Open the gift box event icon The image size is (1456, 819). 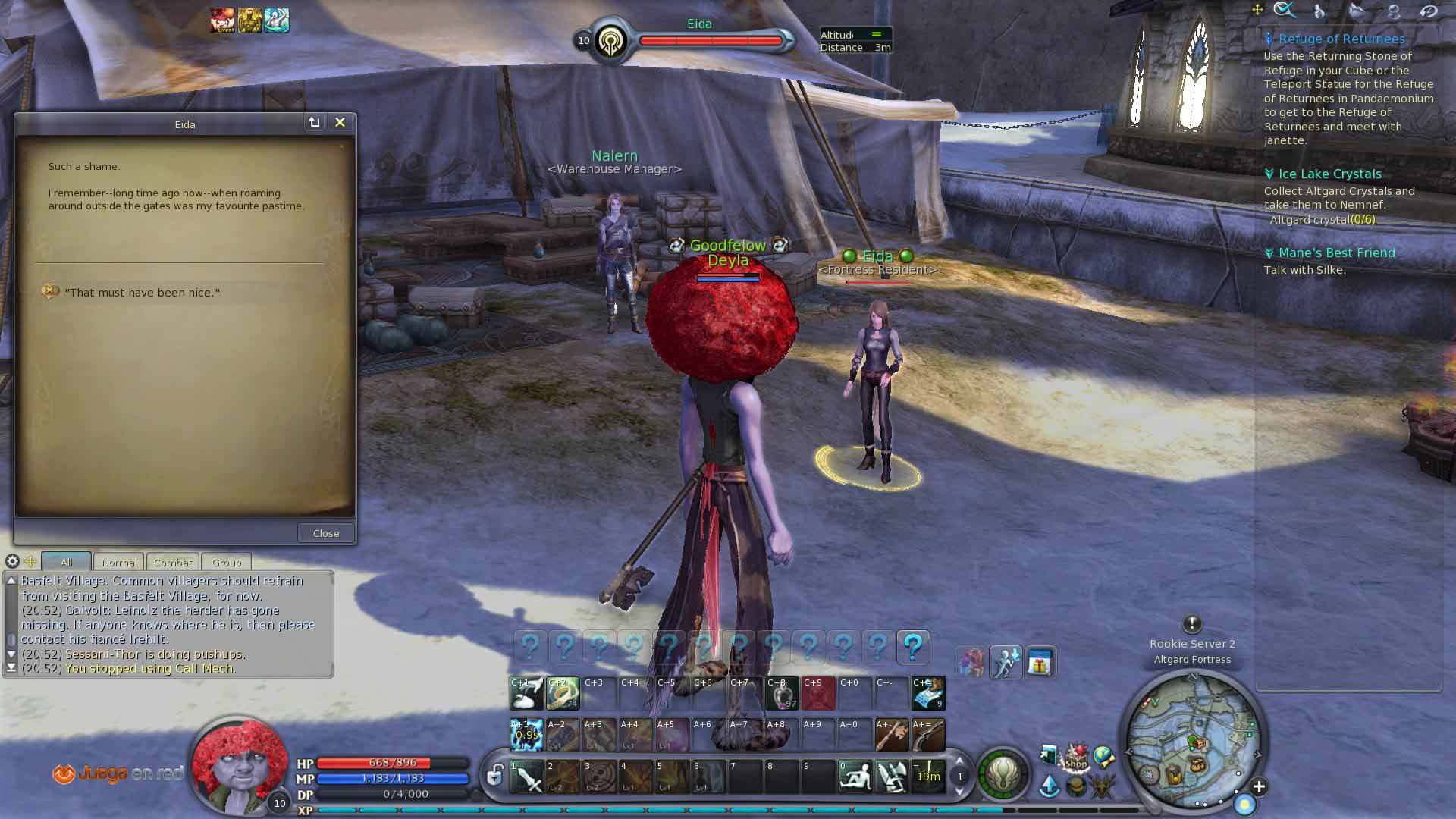pos(1040,664)
